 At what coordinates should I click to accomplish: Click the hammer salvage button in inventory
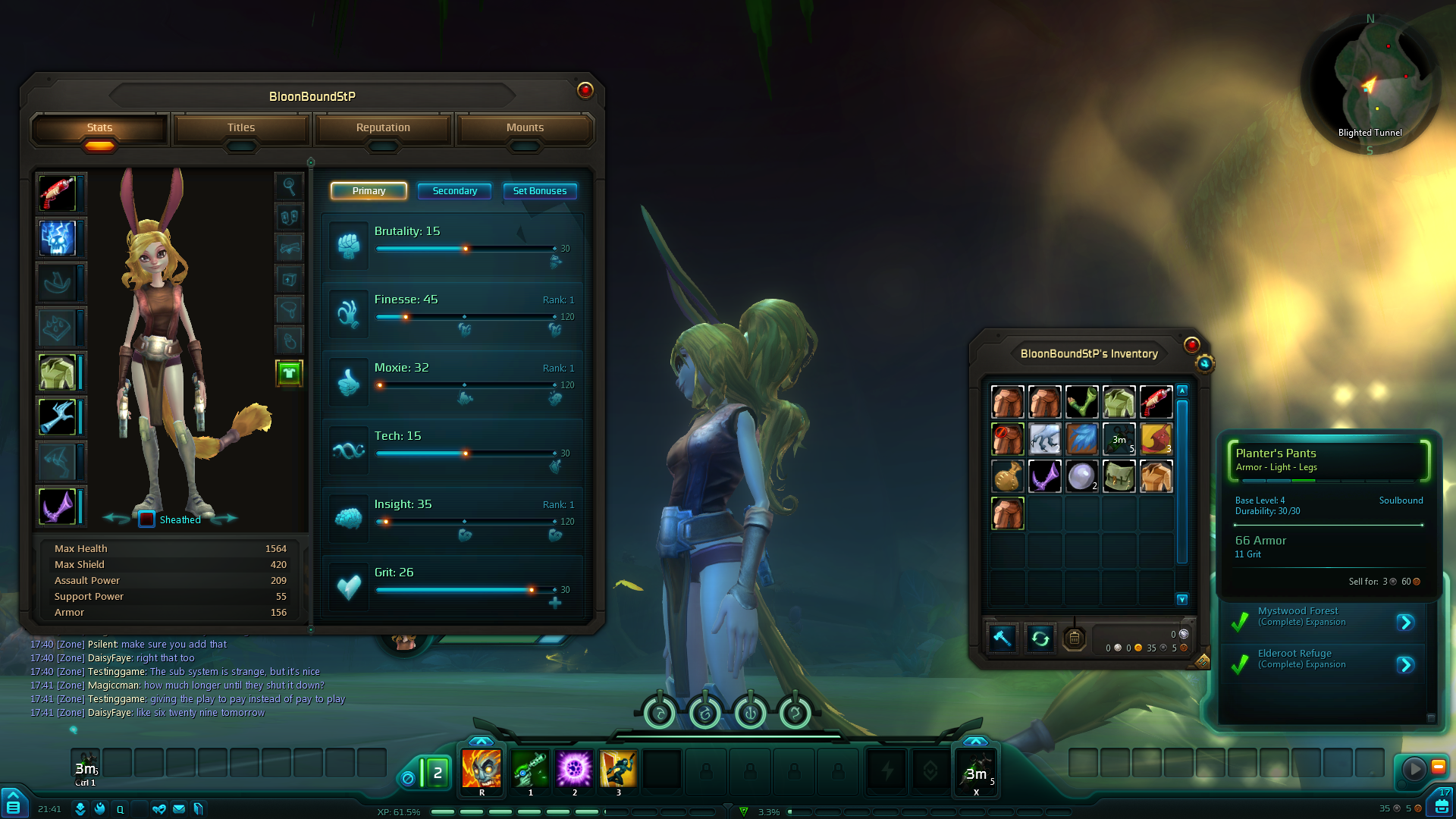coord(1002,639)
